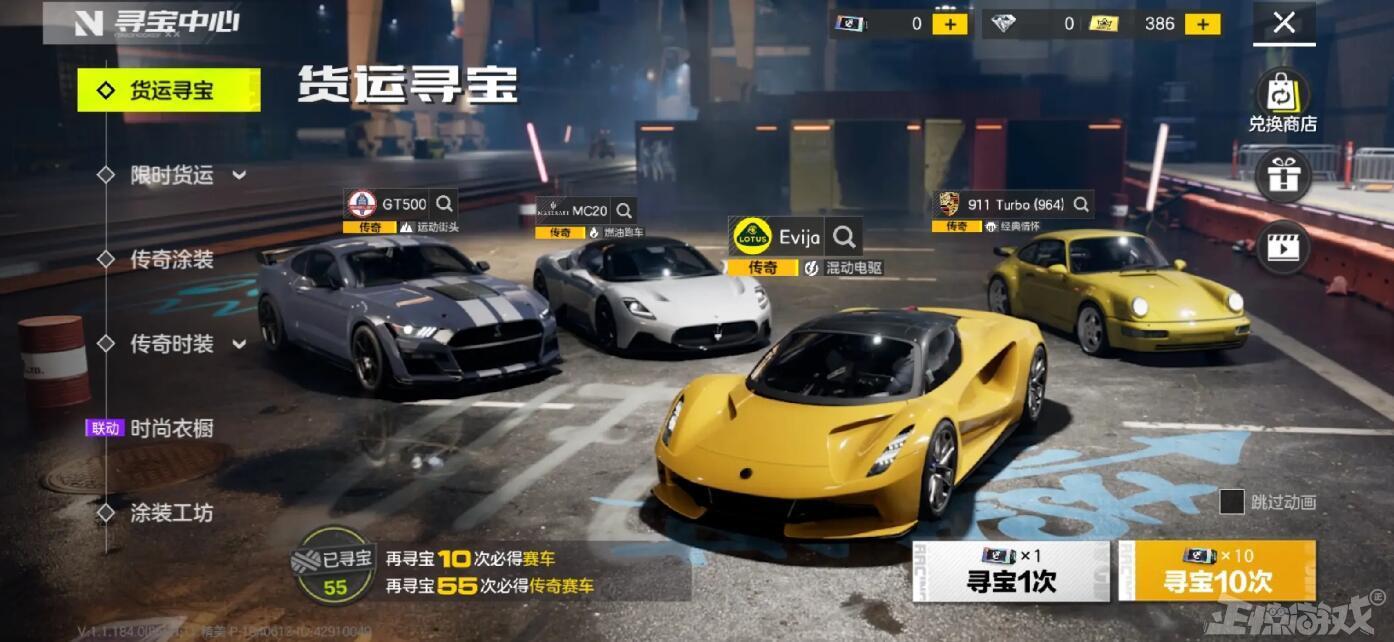This screenshot has width=1394, height=642.
Task: Open the gift box icon
Action: (1282, 176)
